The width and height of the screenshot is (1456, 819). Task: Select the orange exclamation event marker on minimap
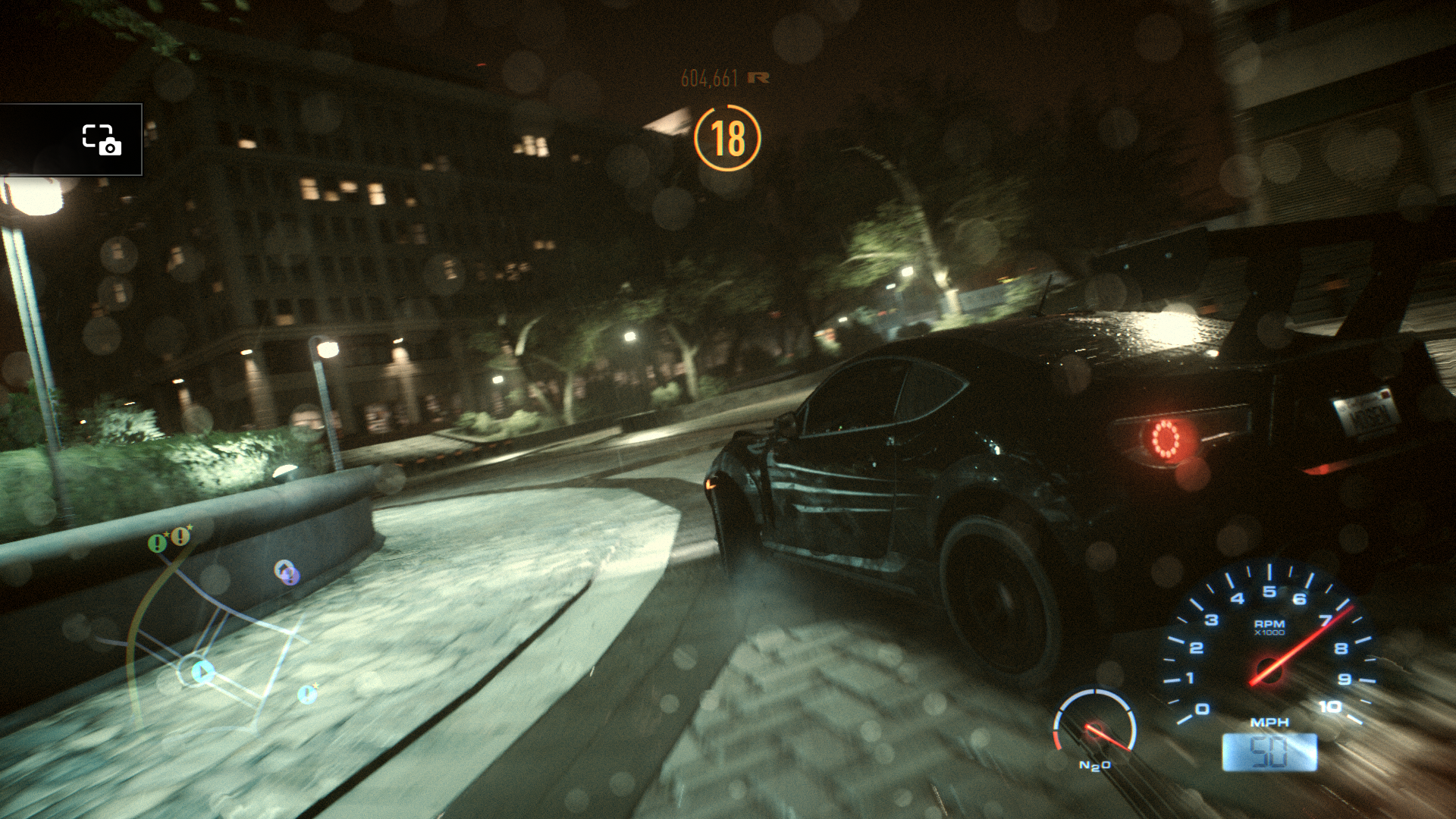(x=180, y=537)
